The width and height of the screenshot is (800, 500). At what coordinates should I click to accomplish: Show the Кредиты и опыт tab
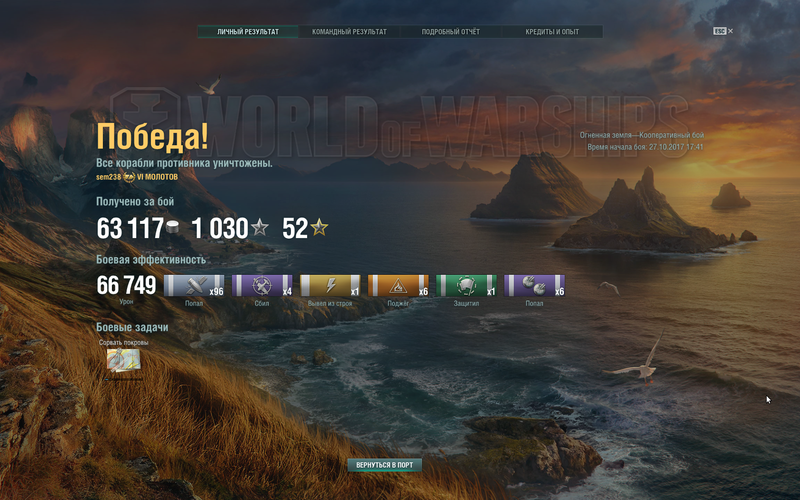(552, 32)
